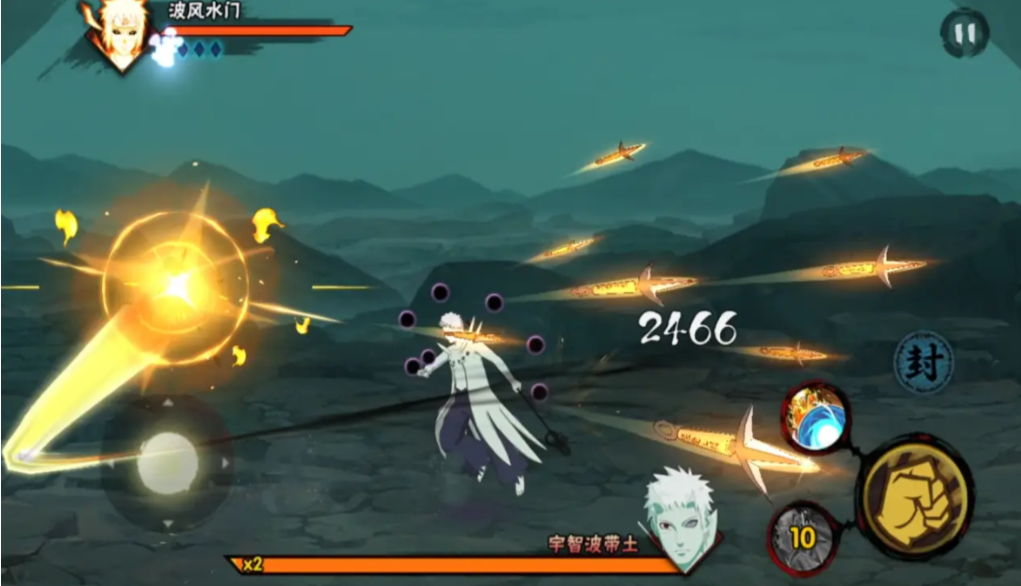Activate the Rasengan skill icon
Viewport: 1021px width, 586px height.
(817, 418)
